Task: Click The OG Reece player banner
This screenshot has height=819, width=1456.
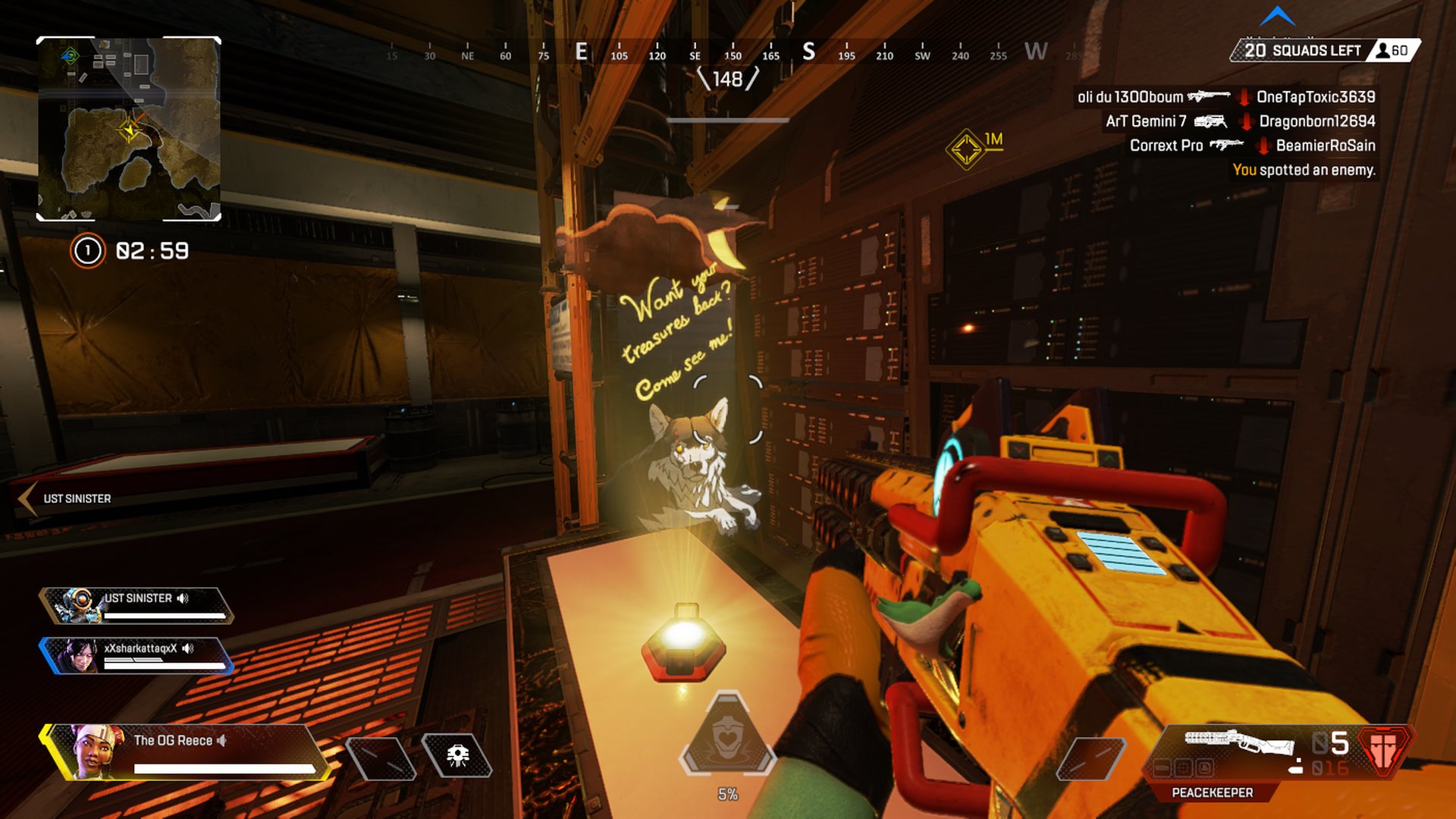Action: pyautogui.click(x=186, y=752)
